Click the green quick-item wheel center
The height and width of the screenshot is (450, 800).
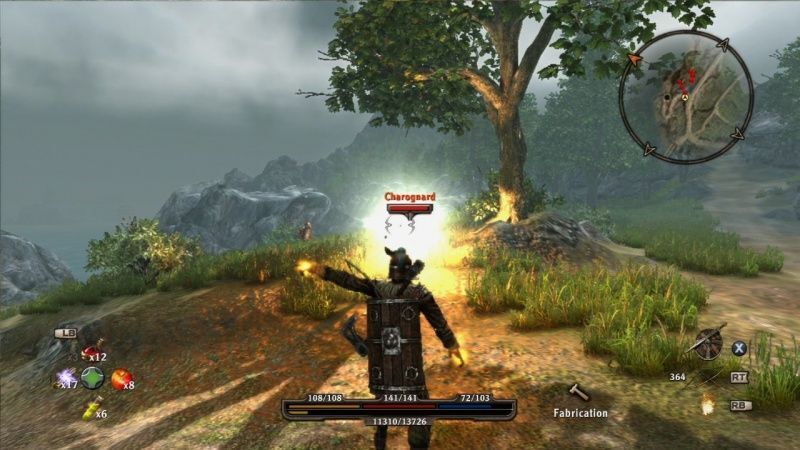[x=93, y=378]
